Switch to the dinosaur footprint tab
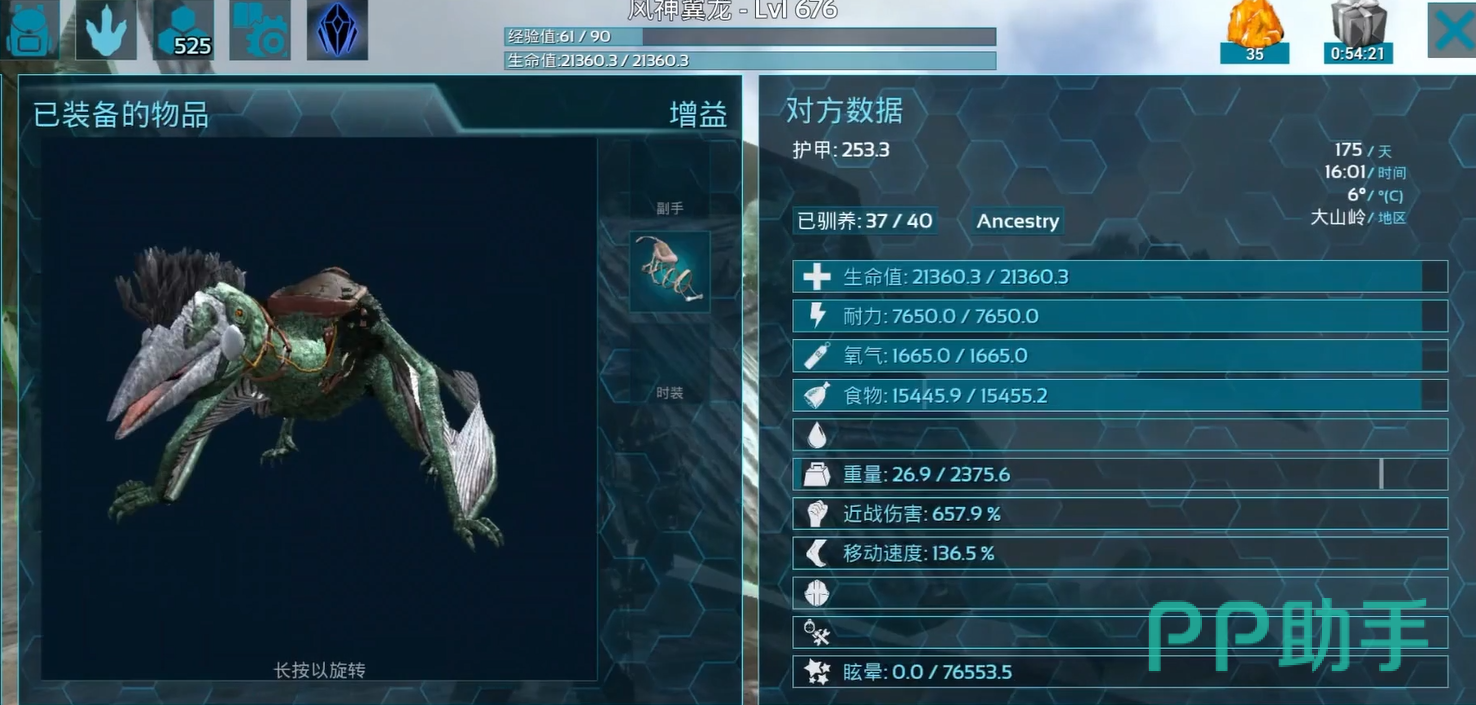 pos(105,30)
